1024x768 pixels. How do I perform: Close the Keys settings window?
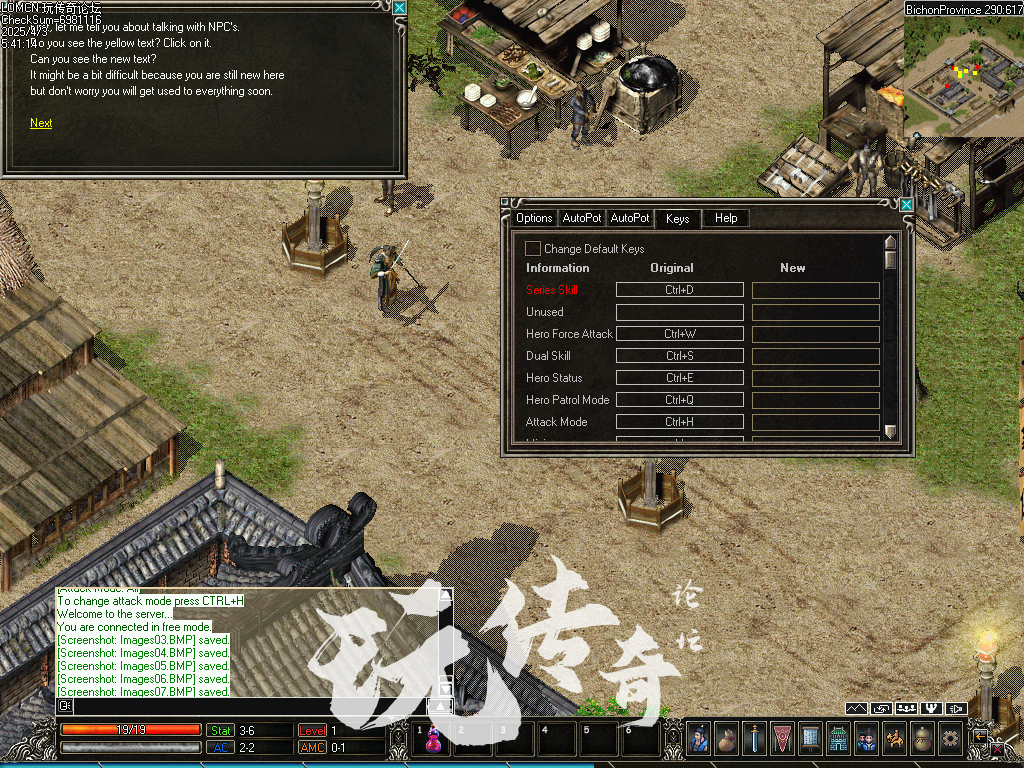[x=906, y=205]
